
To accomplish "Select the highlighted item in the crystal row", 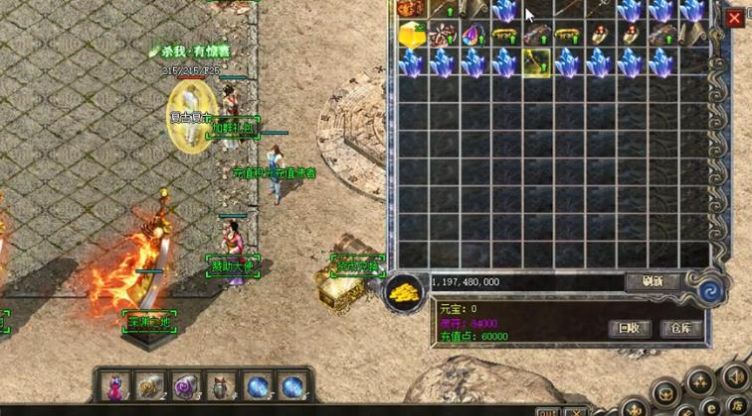I will pos(536,64).
